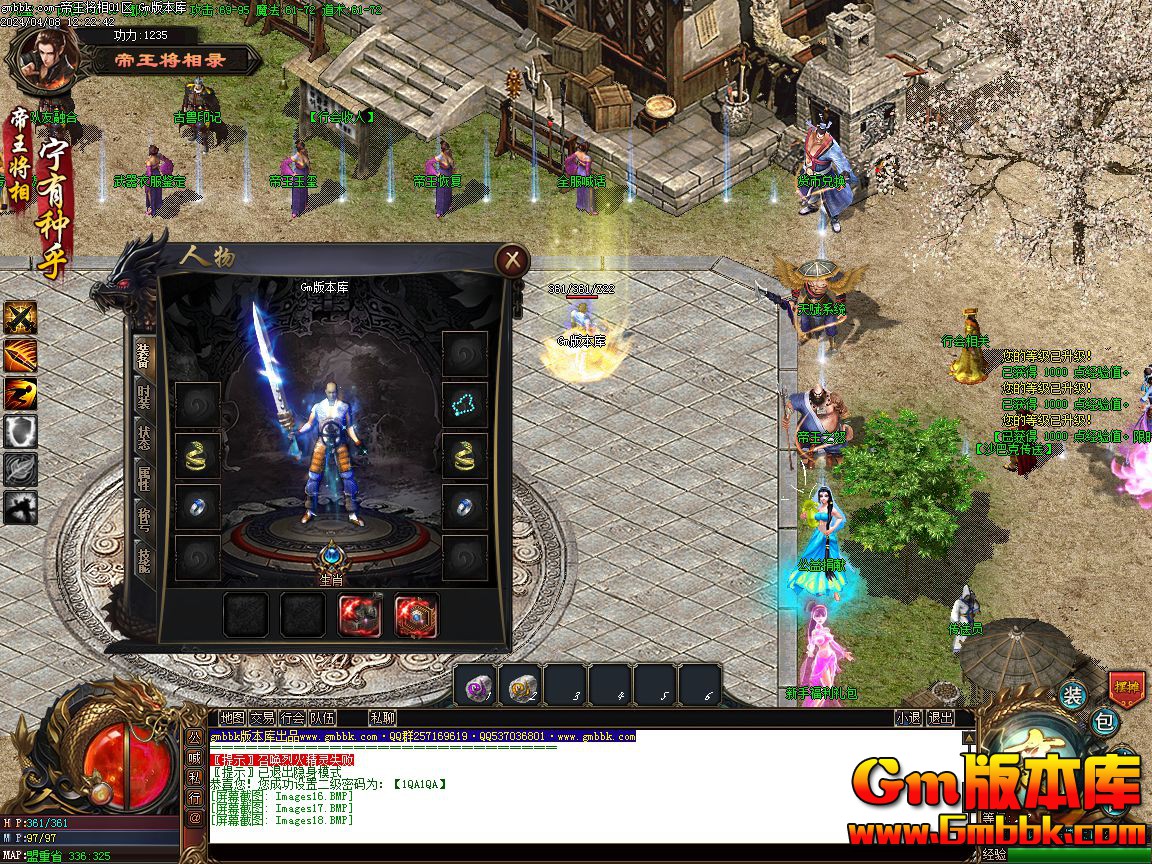Select the blue bead necklace equipment slot
This screenshot has height=864, width=1152.
465,404
